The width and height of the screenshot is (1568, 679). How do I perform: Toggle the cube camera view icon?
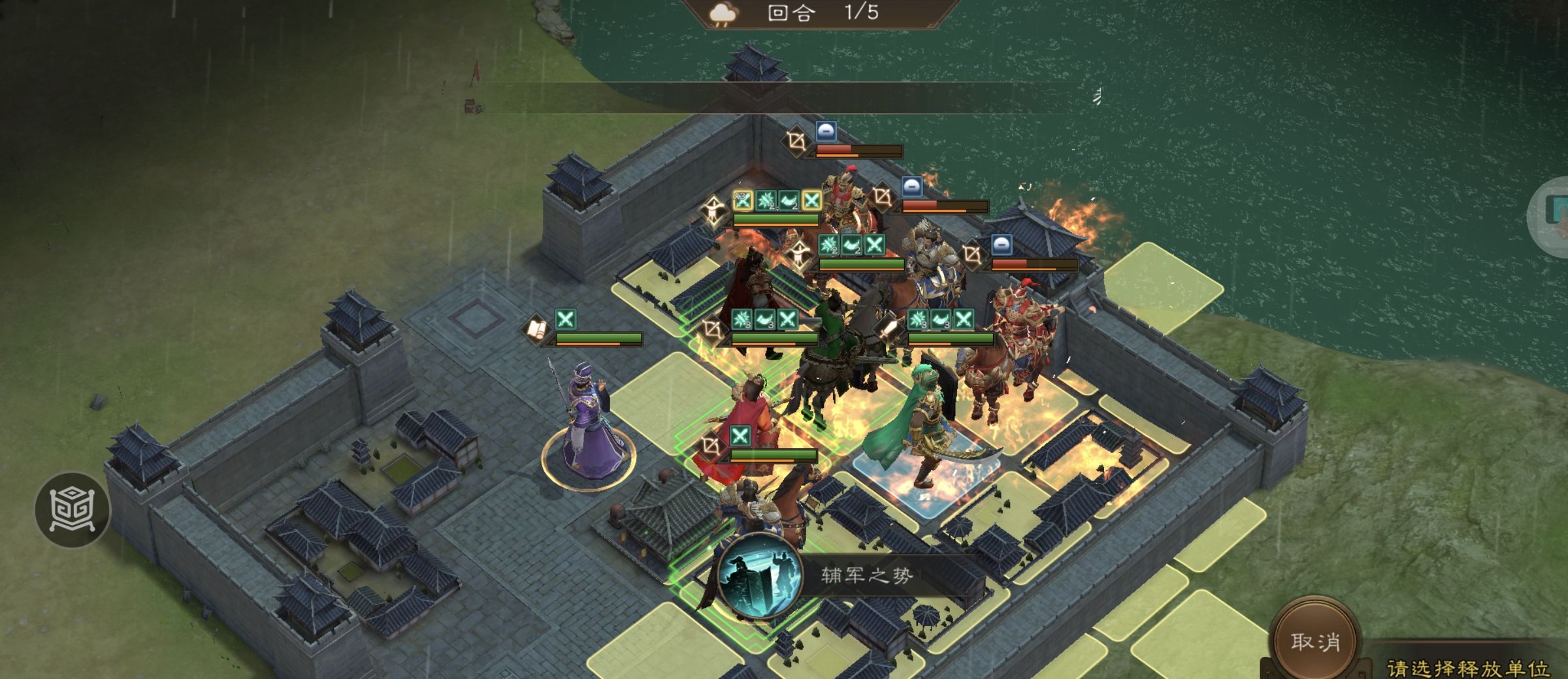[x=72, y=510]
